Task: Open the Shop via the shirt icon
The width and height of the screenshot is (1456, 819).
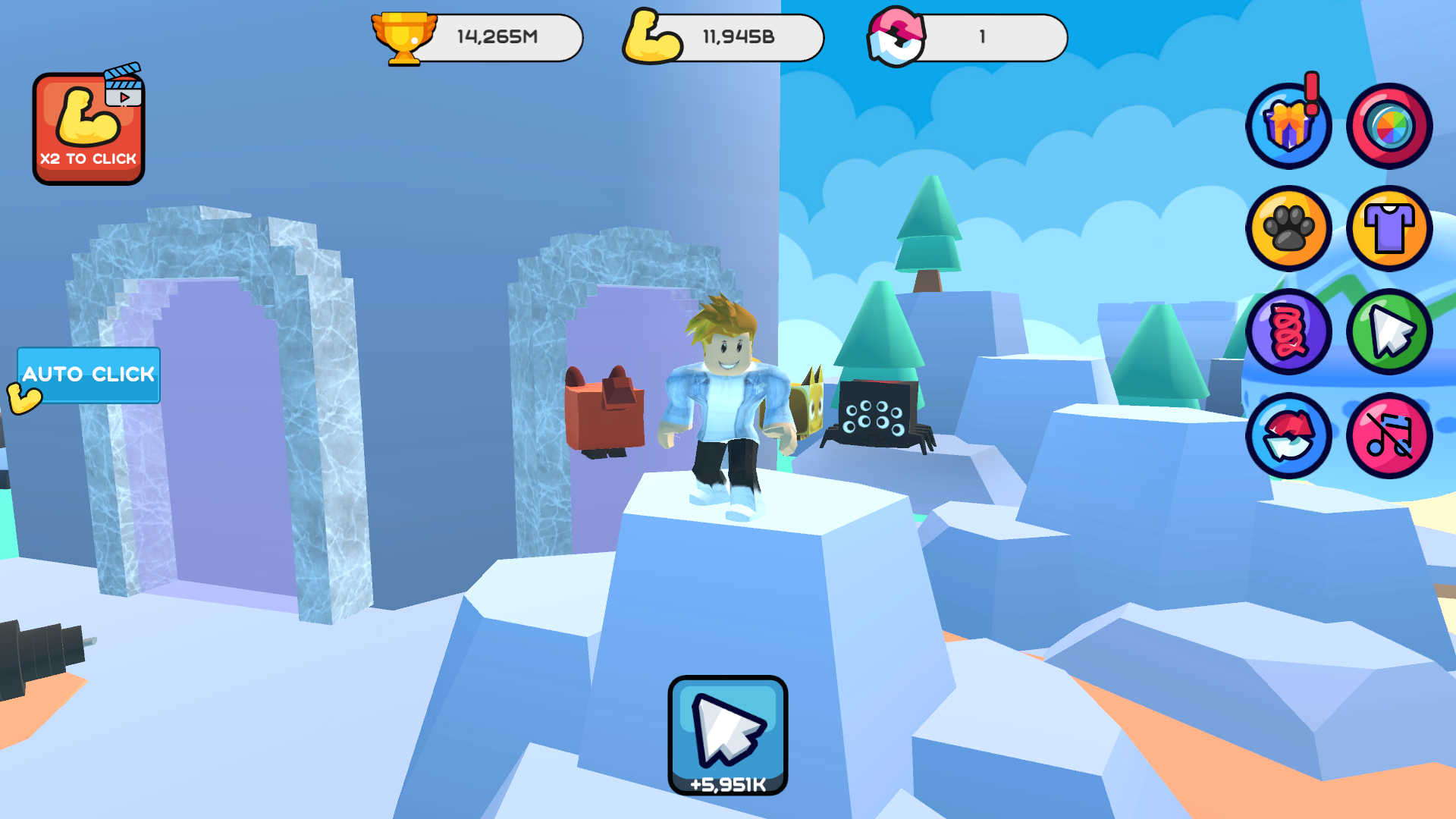Action: 1389,228
